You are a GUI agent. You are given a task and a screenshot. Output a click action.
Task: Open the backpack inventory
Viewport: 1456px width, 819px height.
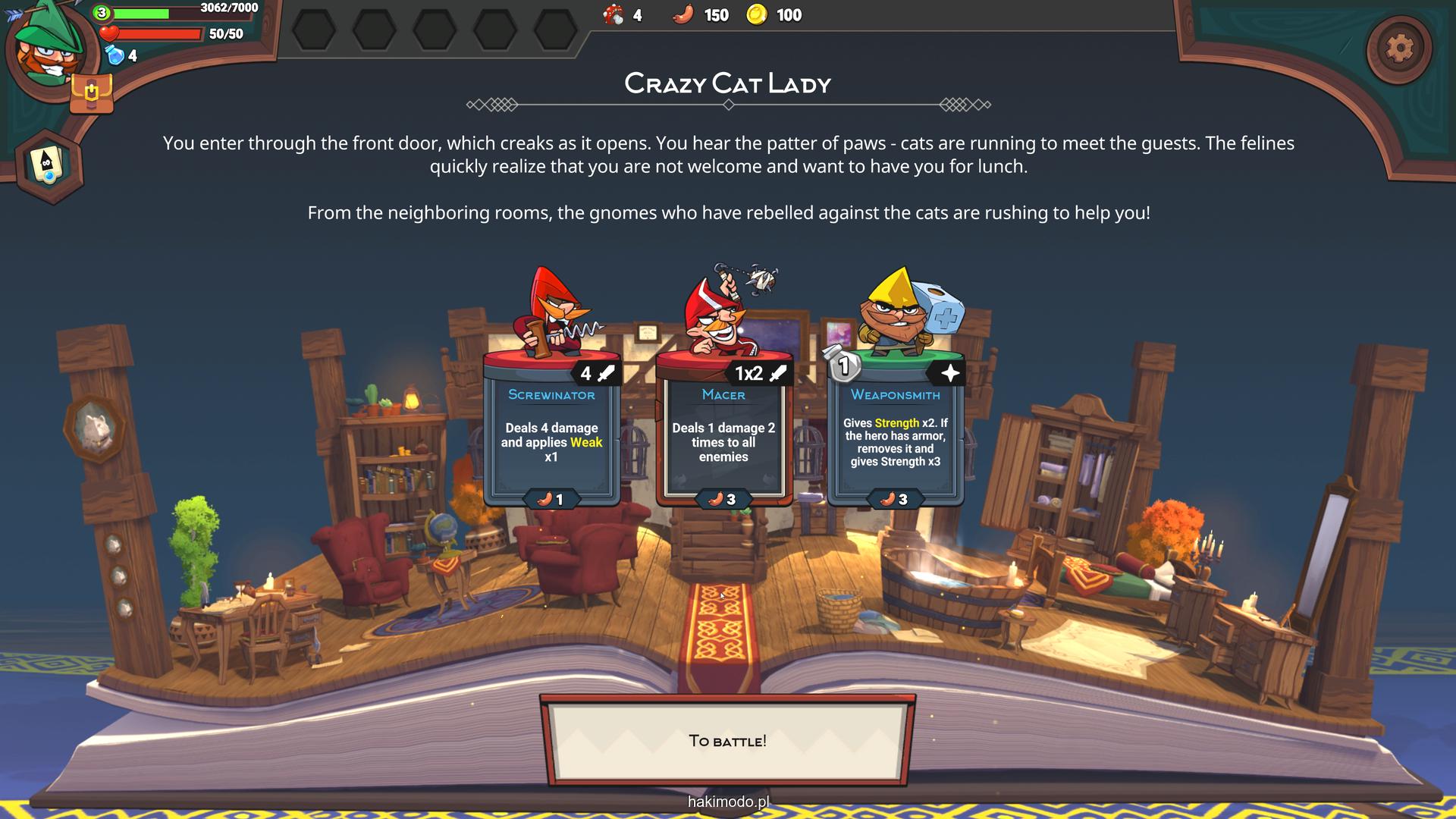91,94
